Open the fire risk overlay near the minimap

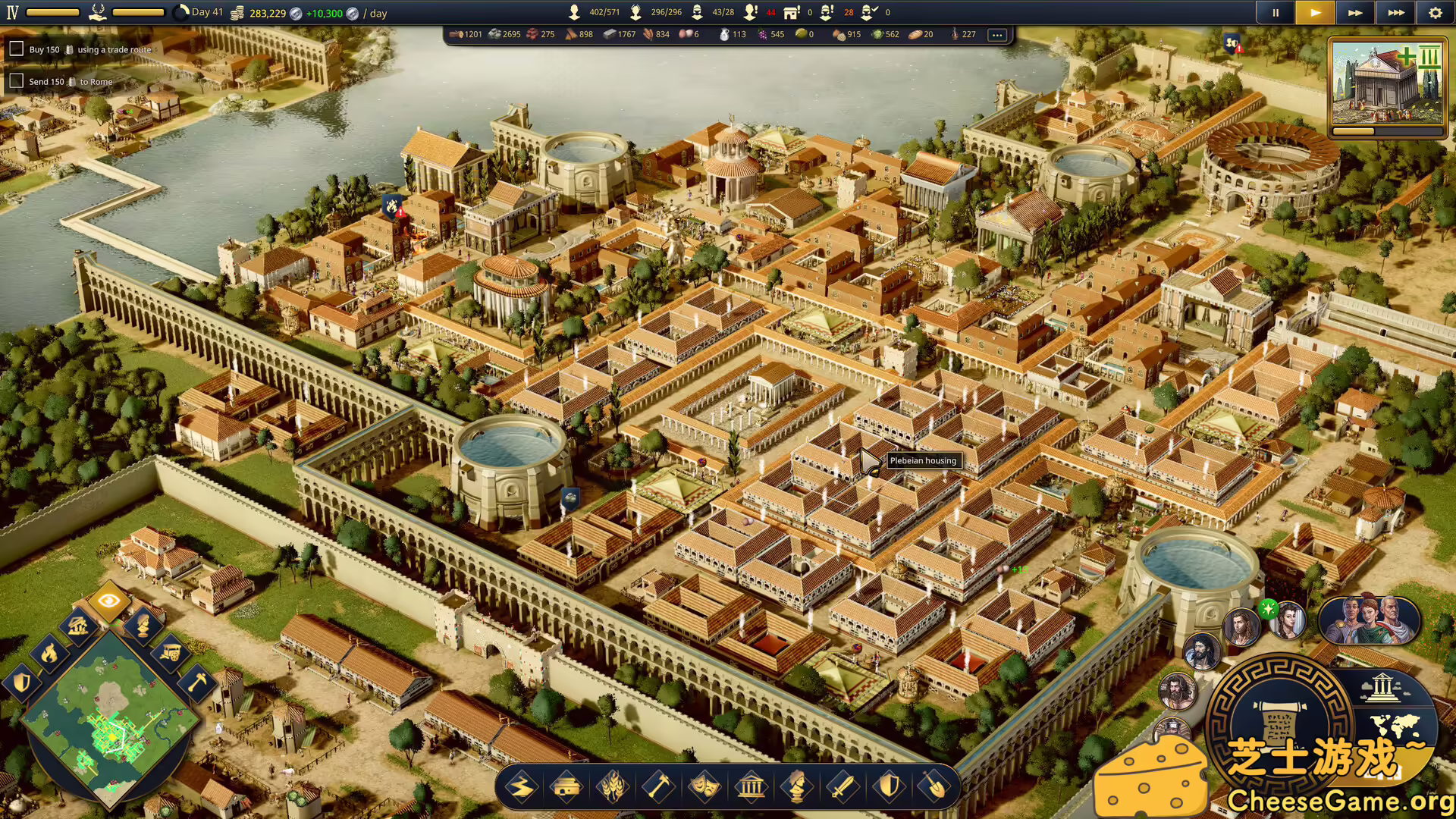coord(49,654)
